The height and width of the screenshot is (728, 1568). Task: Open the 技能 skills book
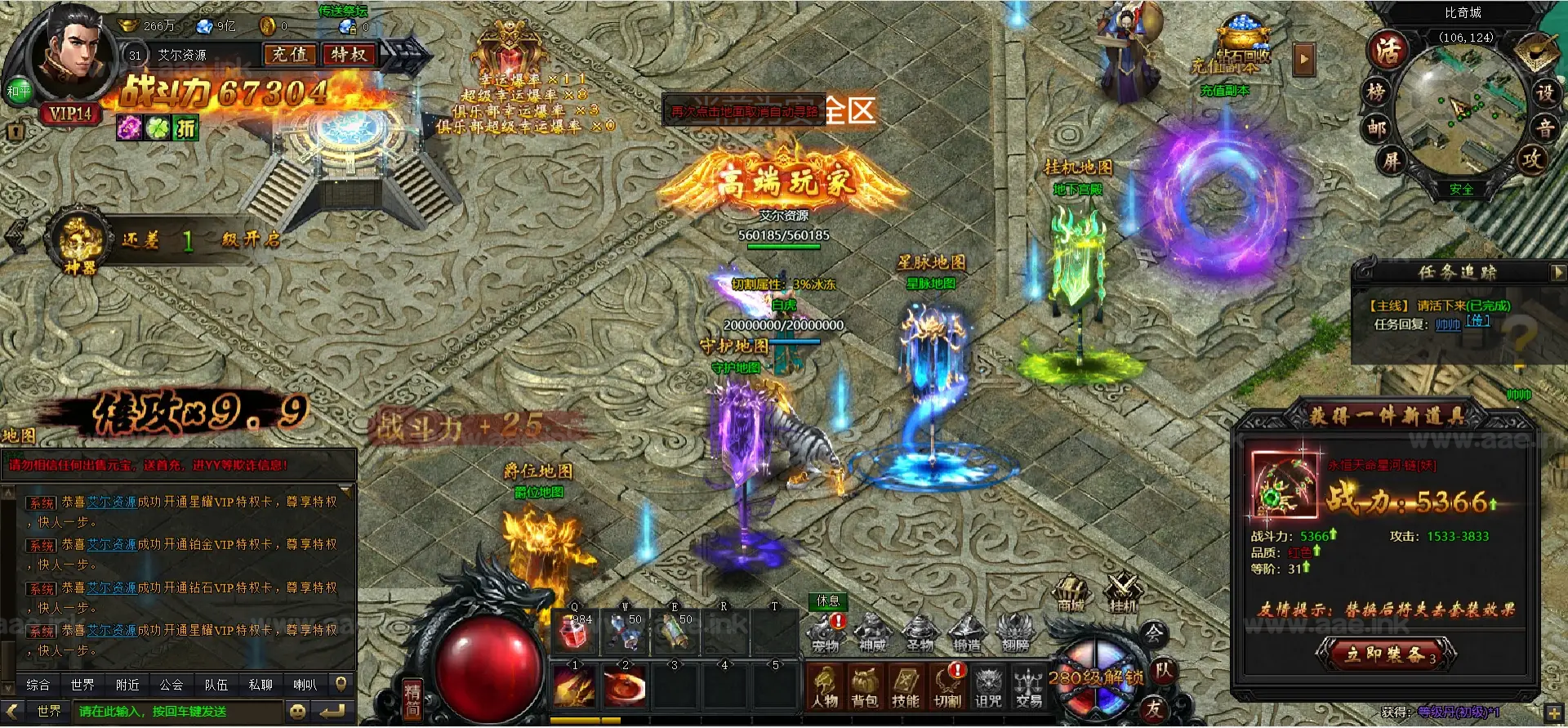[x=906, y=686]
